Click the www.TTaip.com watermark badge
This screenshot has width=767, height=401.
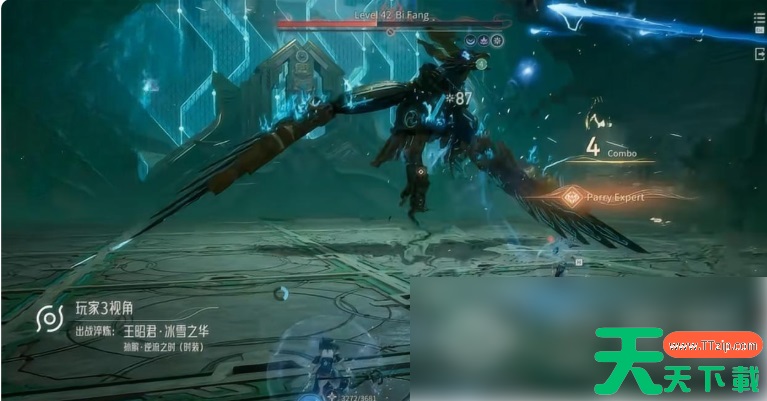click(715, 346)
